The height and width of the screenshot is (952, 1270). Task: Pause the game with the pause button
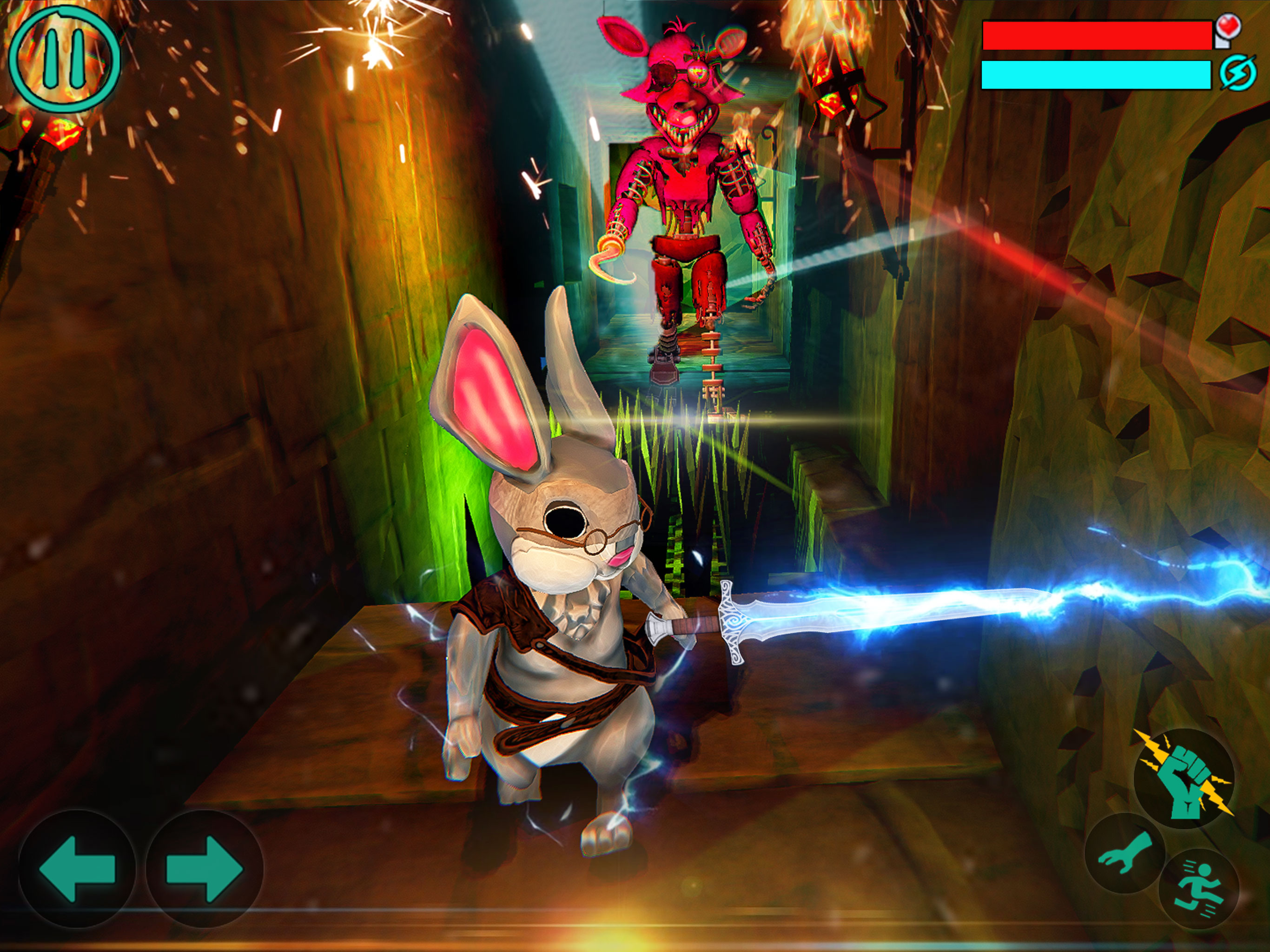64,59
